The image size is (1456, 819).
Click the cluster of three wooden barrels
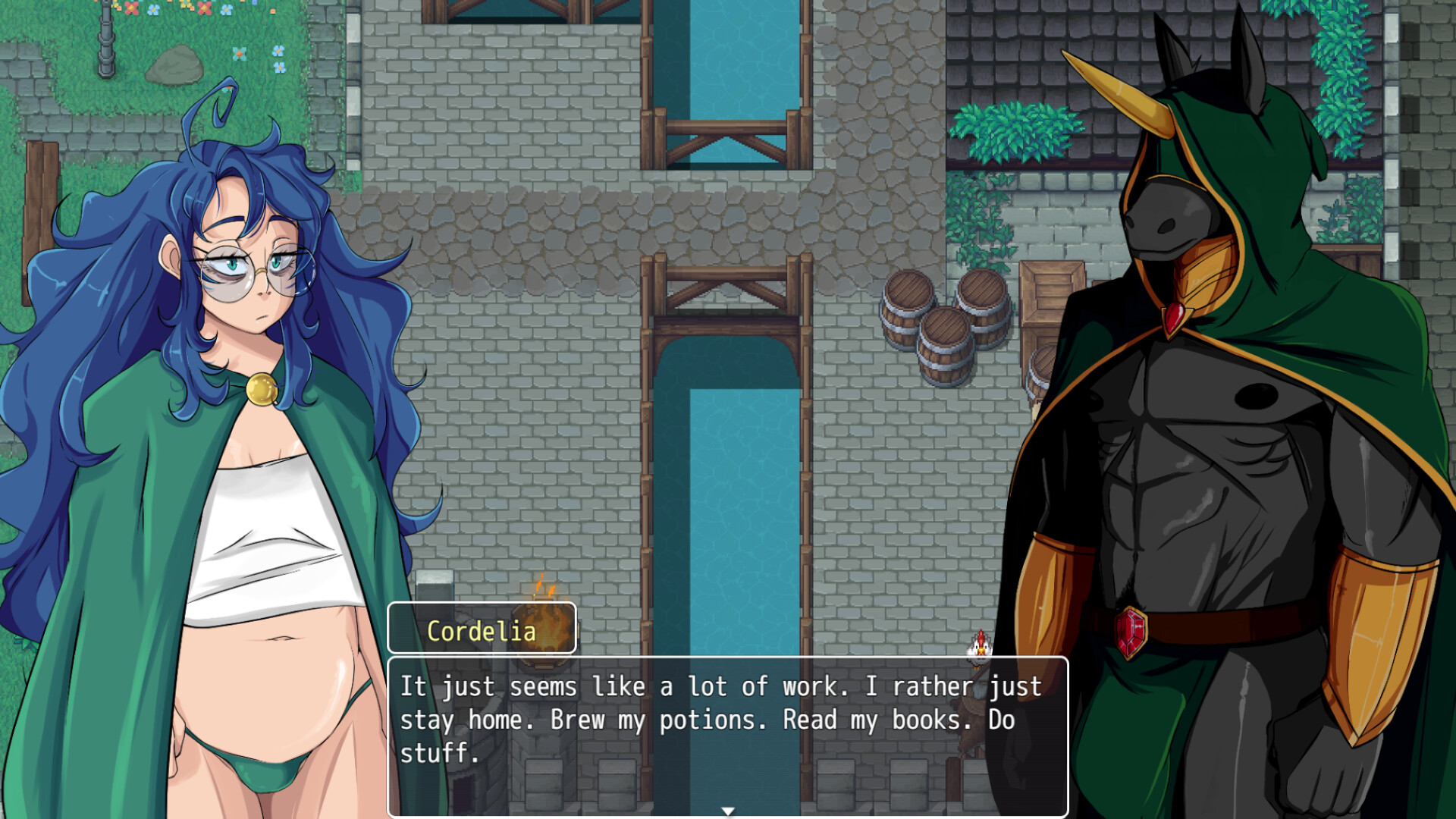(944, 330)
